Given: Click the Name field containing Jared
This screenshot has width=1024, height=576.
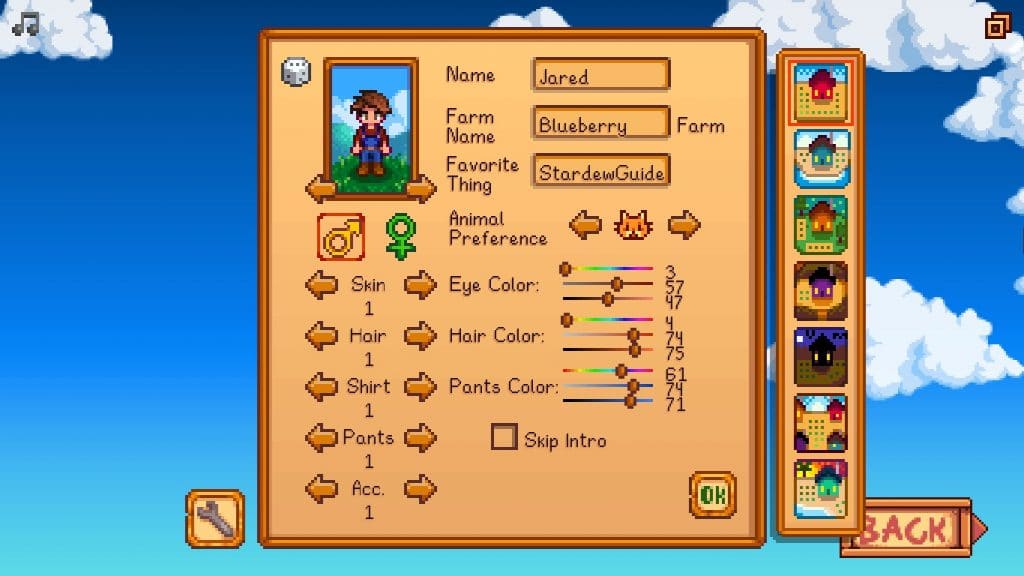Looking at the screenshot, I should click(x=601, y=76).
